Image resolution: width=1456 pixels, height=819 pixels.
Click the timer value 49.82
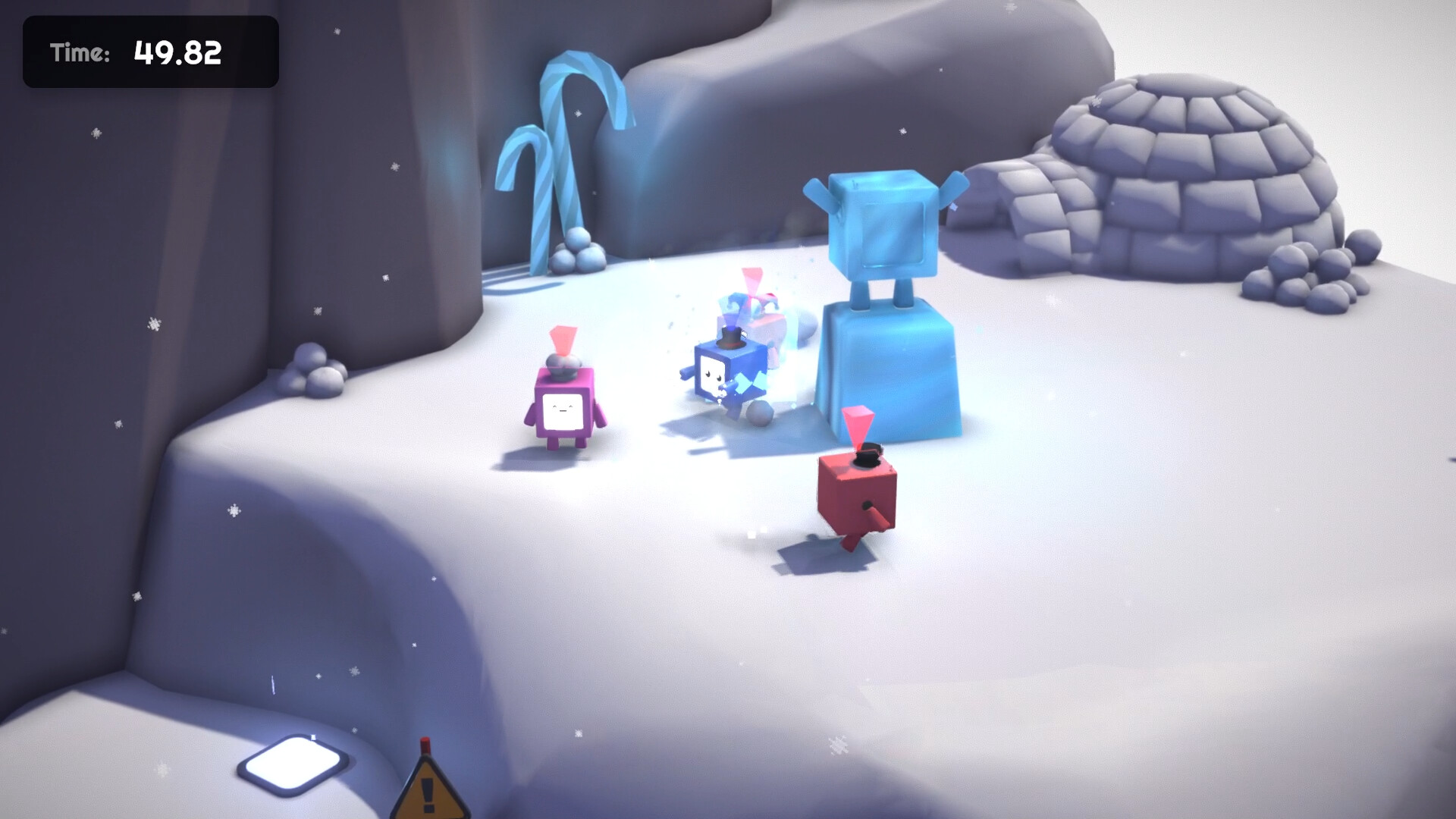(x=177, y=52)
